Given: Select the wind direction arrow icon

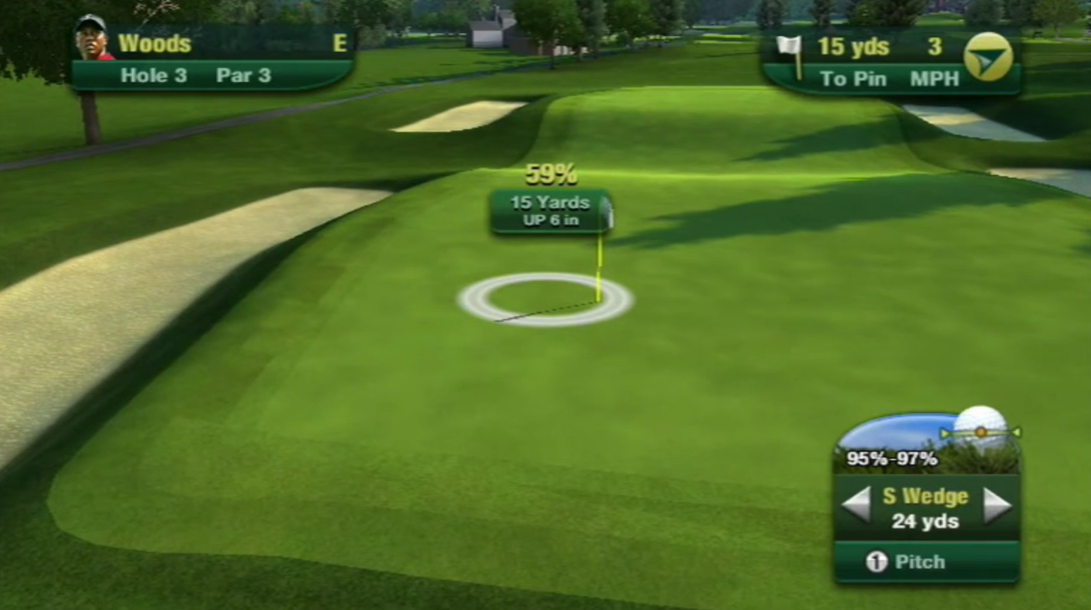Looking at the screenshot, I should pyautogui.click(x=988, y=57).
